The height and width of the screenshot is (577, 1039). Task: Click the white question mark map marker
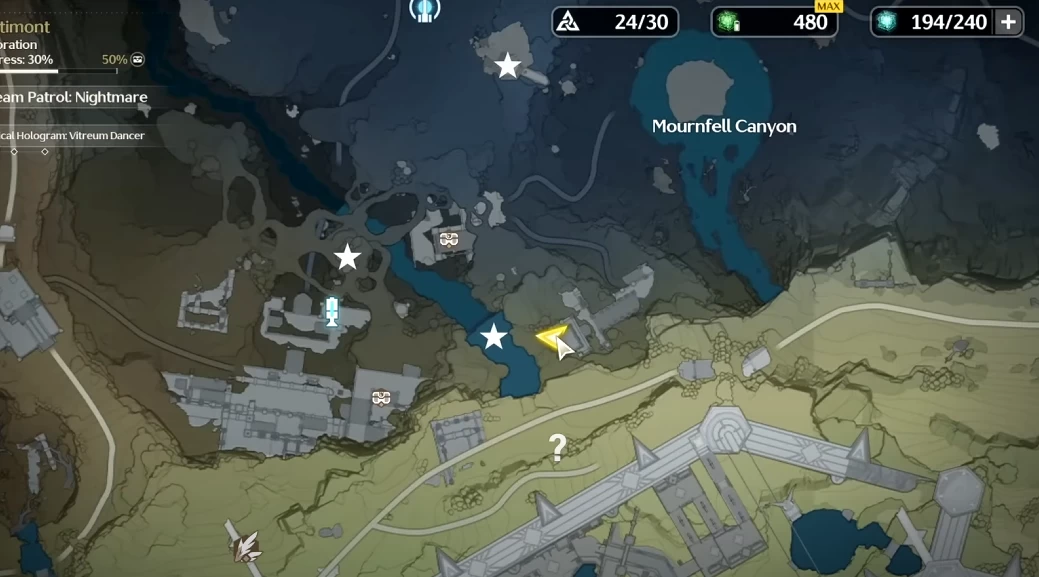tap(557, 447)
